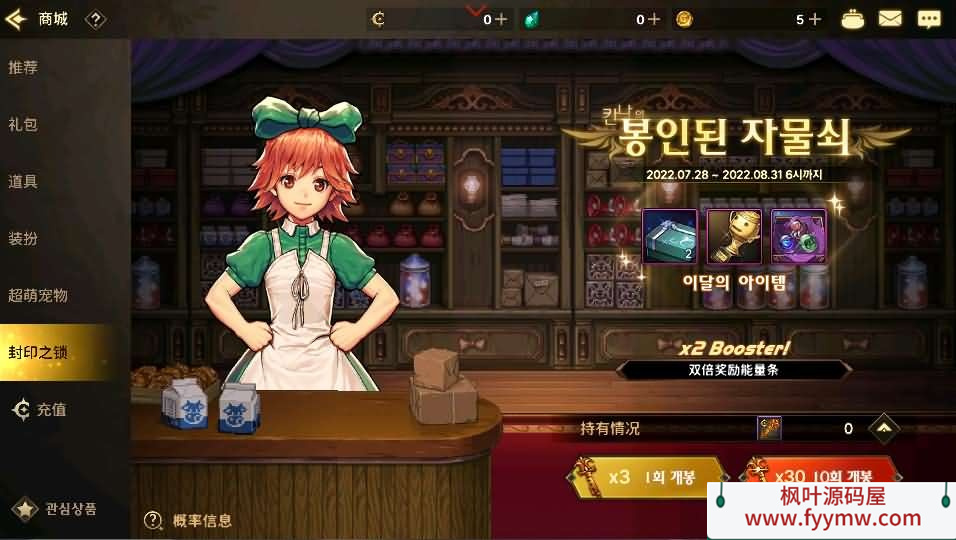
Task: Open the mail envelope icon
Action: click(x=890, y=19)
